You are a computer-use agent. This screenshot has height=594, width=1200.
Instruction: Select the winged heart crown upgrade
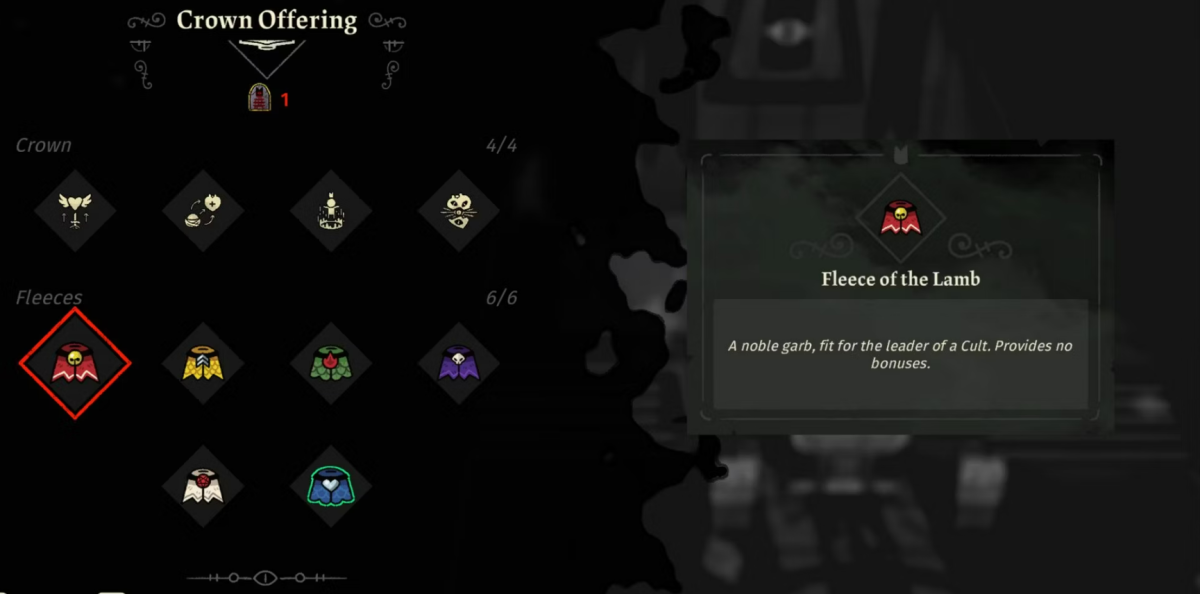[x=75, y=212]
